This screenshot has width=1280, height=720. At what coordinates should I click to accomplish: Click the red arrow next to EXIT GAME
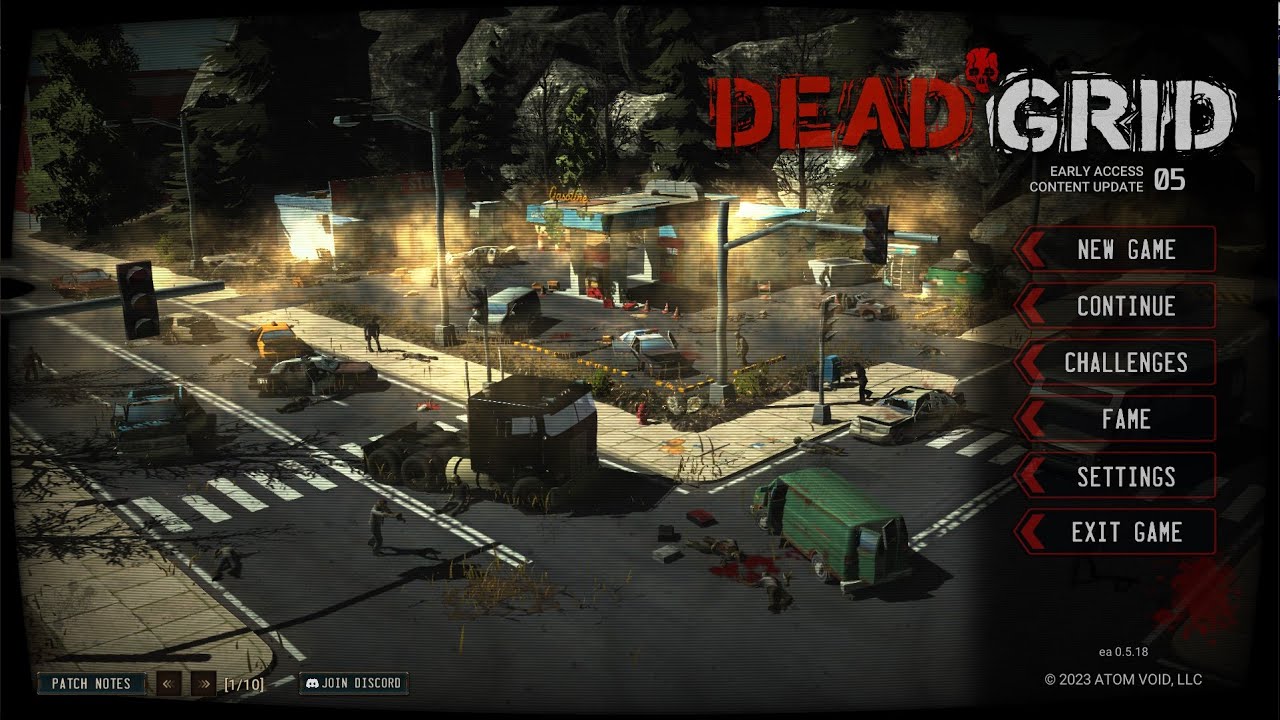[1029, 532]
